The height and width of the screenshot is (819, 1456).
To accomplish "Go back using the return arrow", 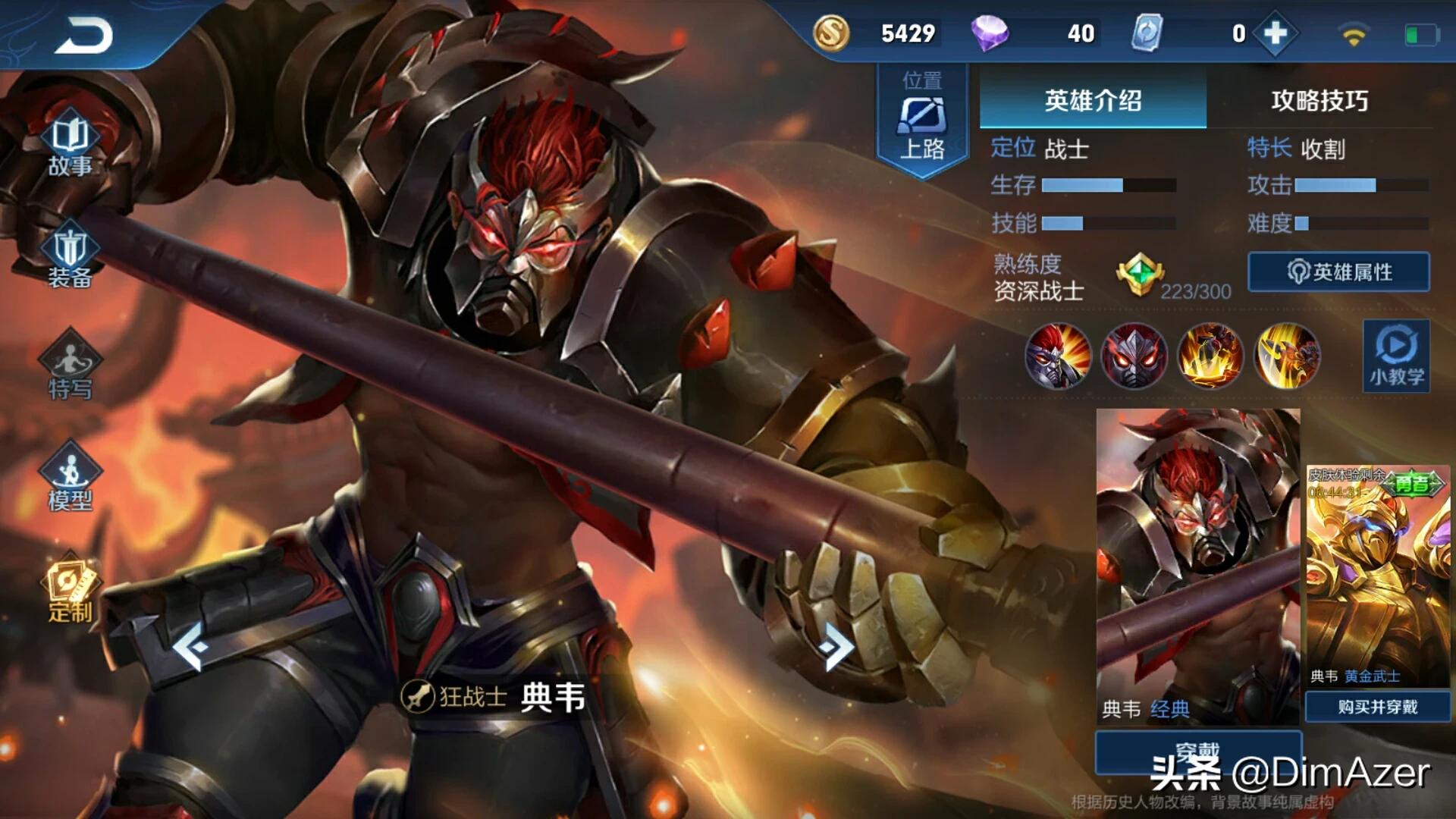I will pos(83,36).
